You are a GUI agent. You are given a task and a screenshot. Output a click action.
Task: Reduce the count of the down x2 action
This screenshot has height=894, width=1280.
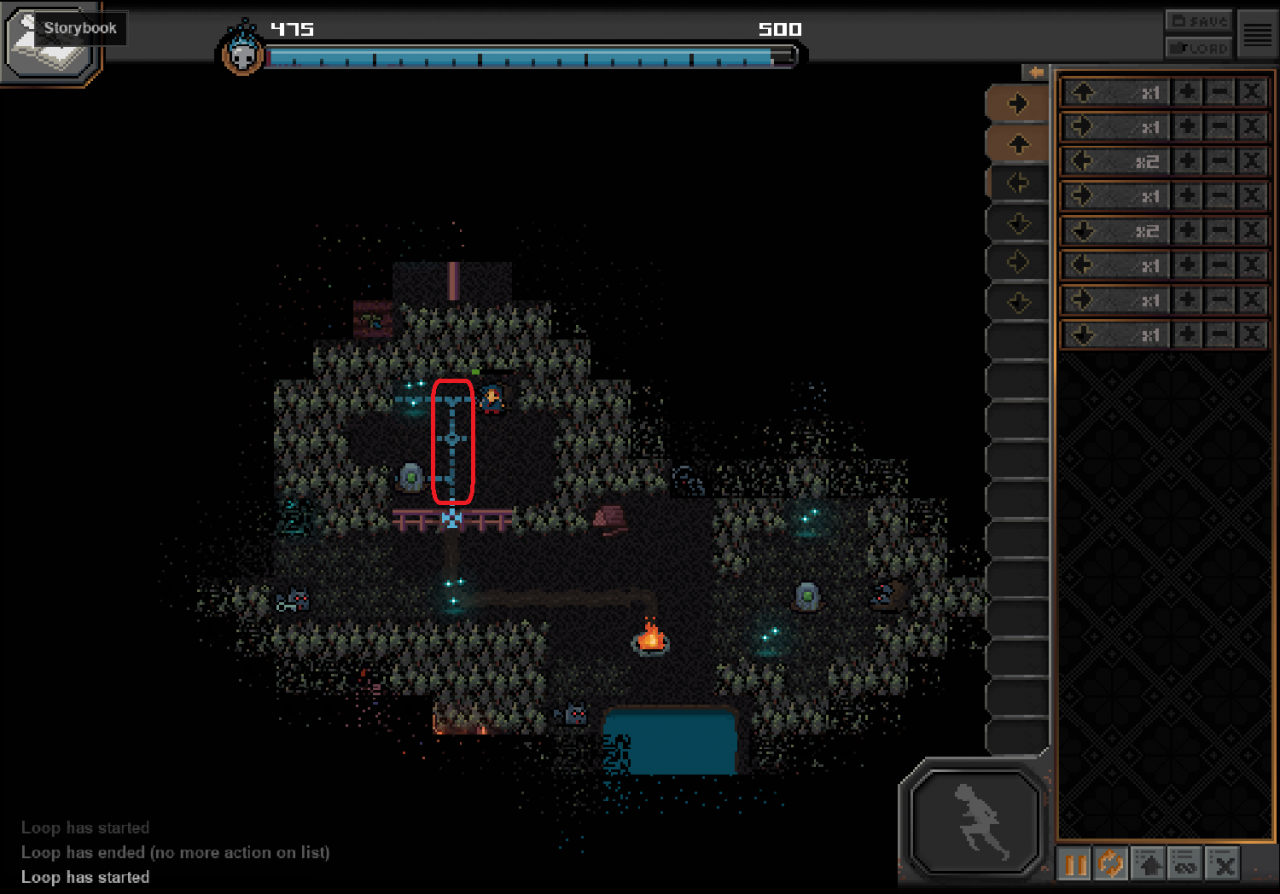[1219, 231]
